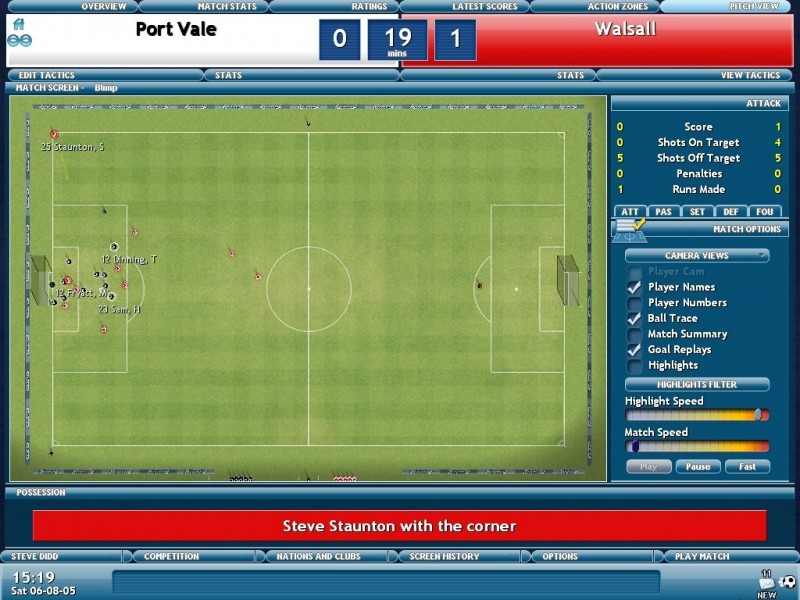
Task: Switch to the FOU stats tab
Action: (765, 211)
